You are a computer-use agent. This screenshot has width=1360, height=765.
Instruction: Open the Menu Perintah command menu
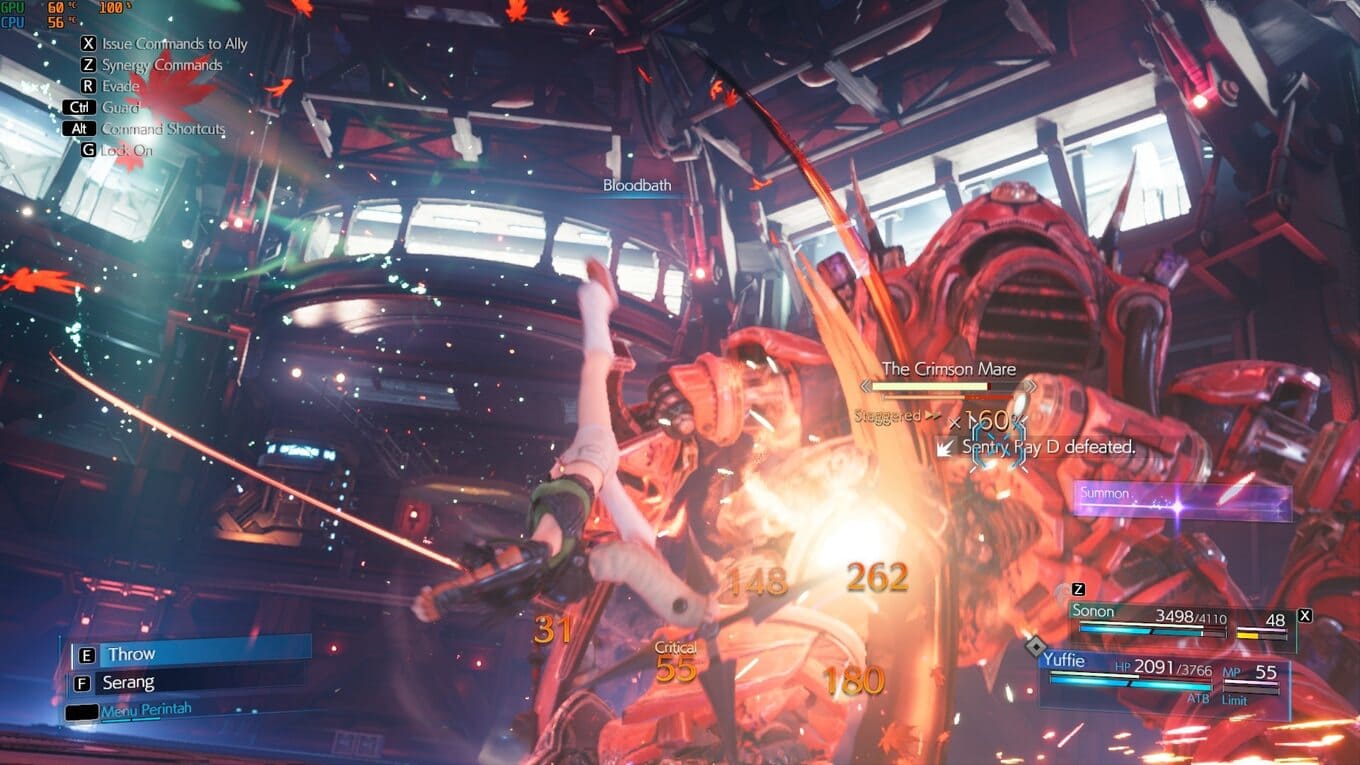click(x=146, y=710)
